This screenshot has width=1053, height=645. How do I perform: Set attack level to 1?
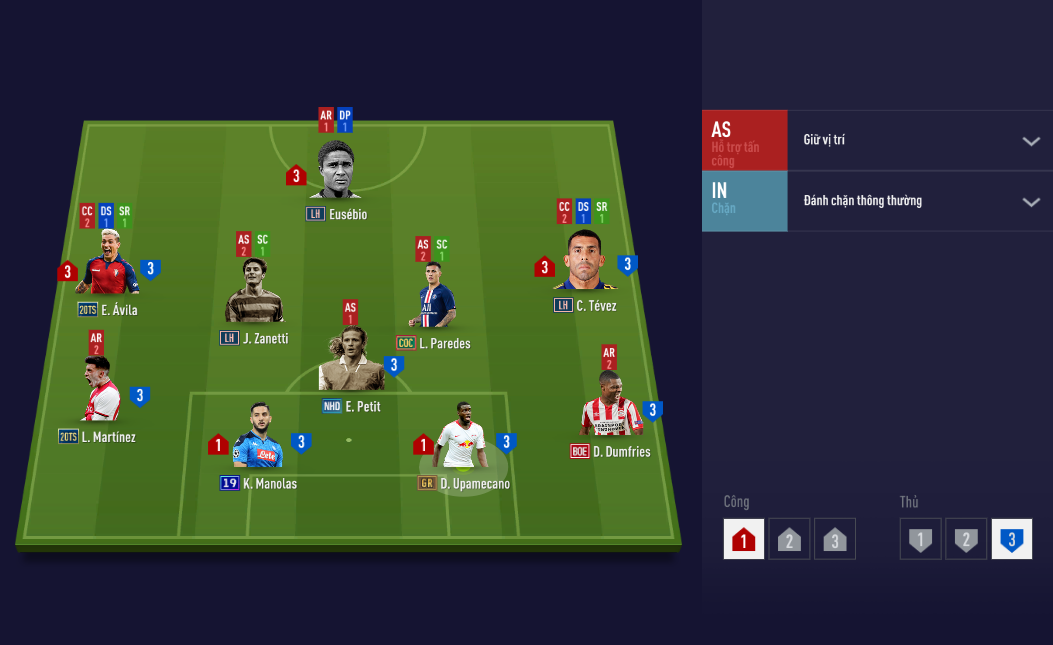[x=743, y=540]
